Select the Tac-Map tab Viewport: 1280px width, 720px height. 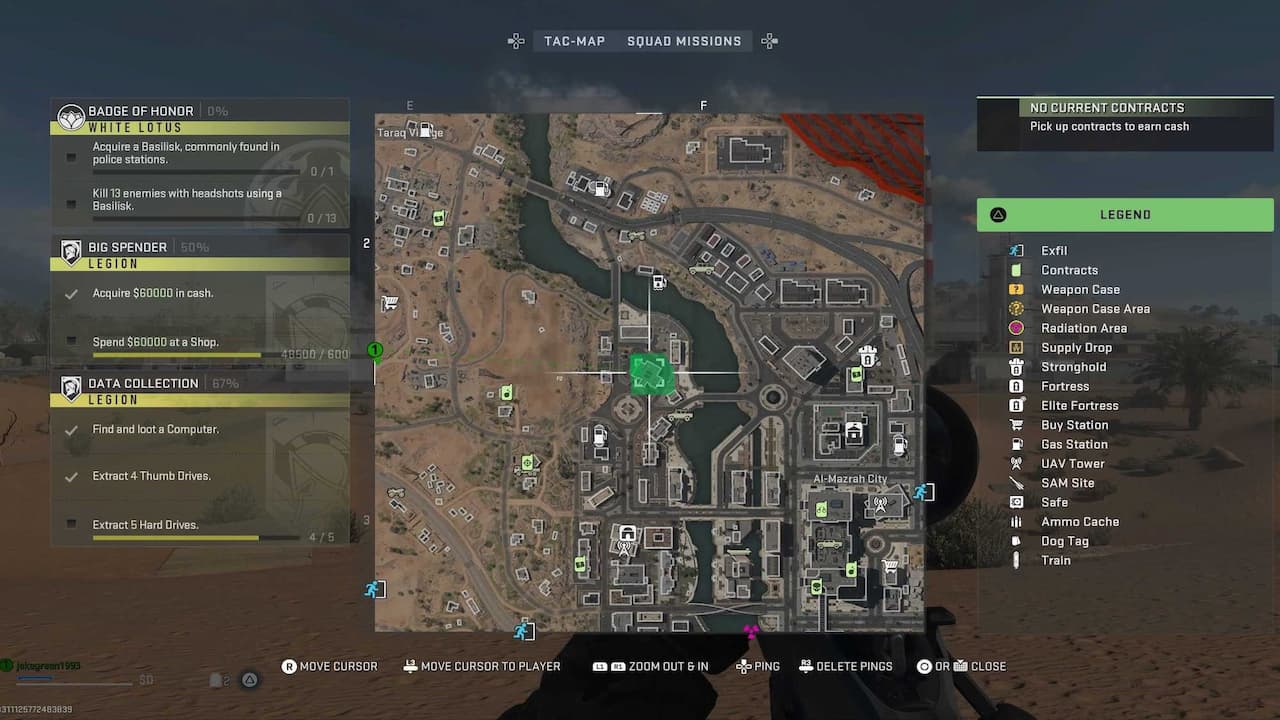[575, 41]
